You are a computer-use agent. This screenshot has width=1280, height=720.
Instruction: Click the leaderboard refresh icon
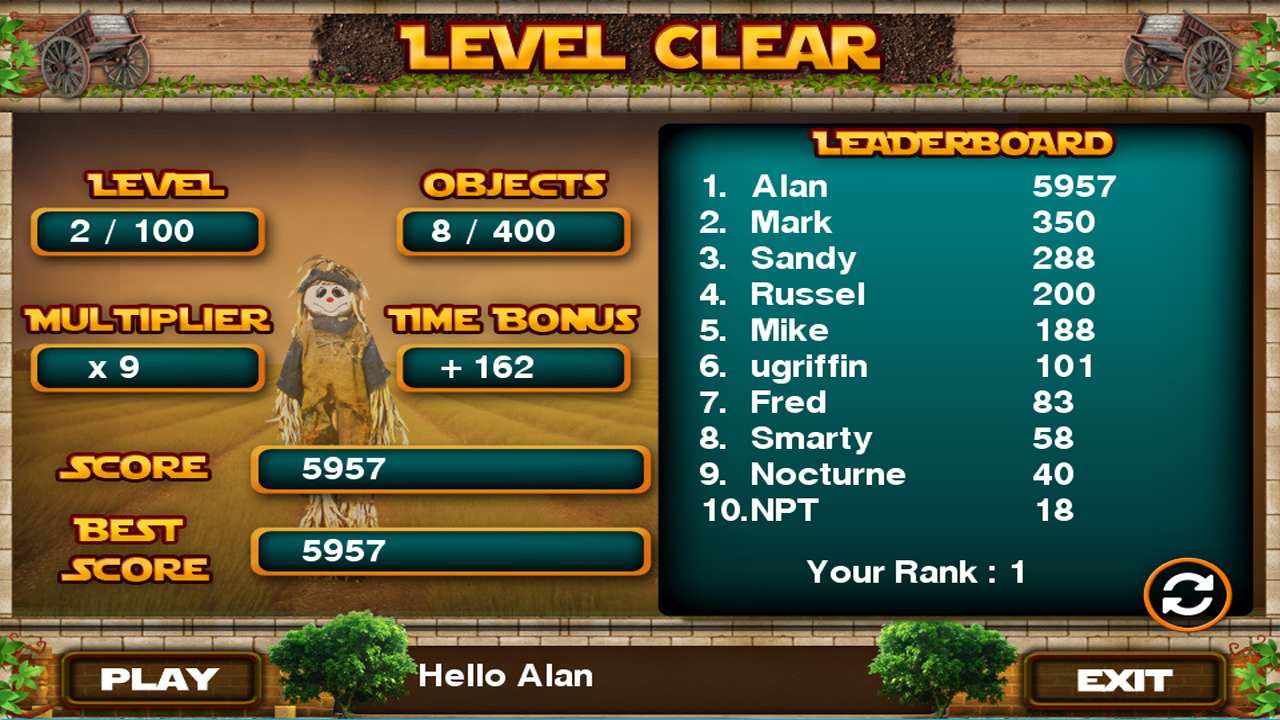1187,592
